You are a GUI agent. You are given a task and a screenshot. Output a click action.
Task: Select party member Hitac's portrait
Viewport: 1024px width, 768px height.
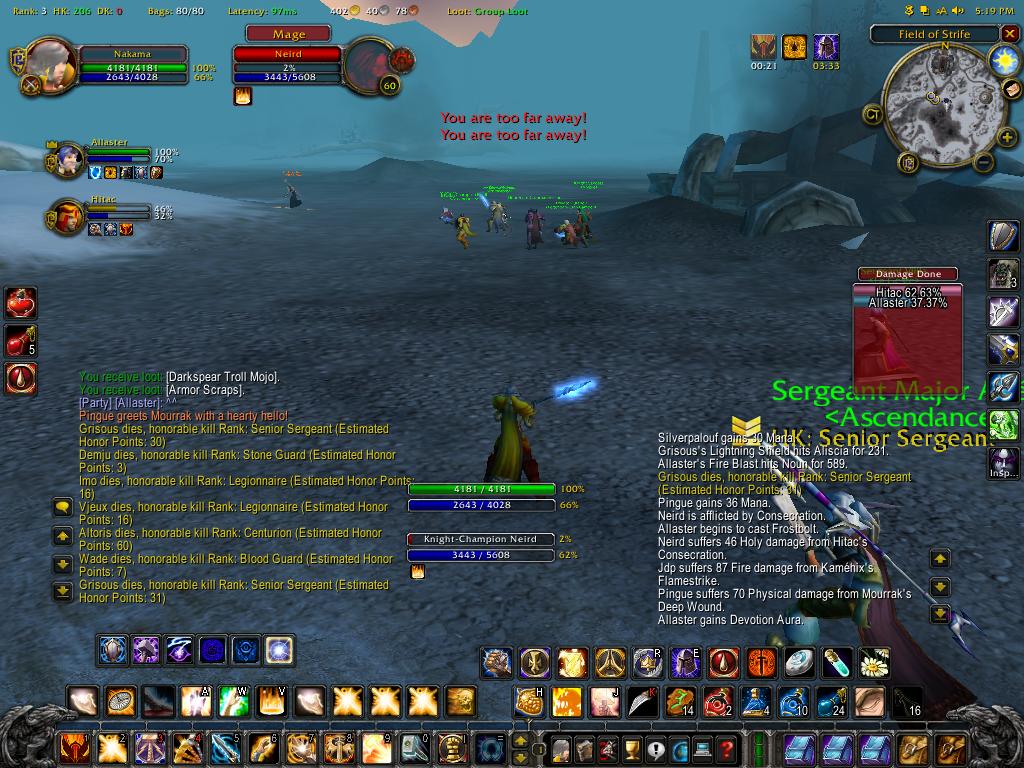(69, 217)
